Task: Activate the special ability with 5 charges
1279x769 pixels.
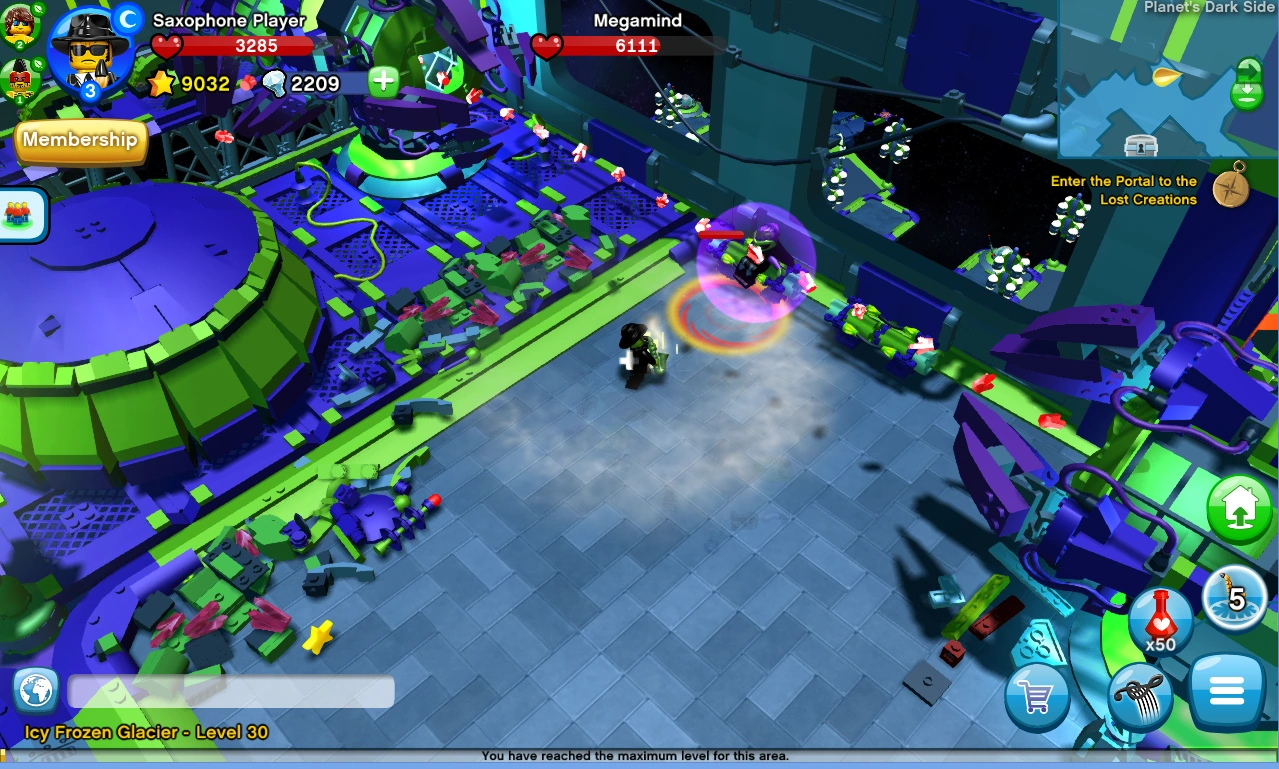Action: pos(1236,598)
